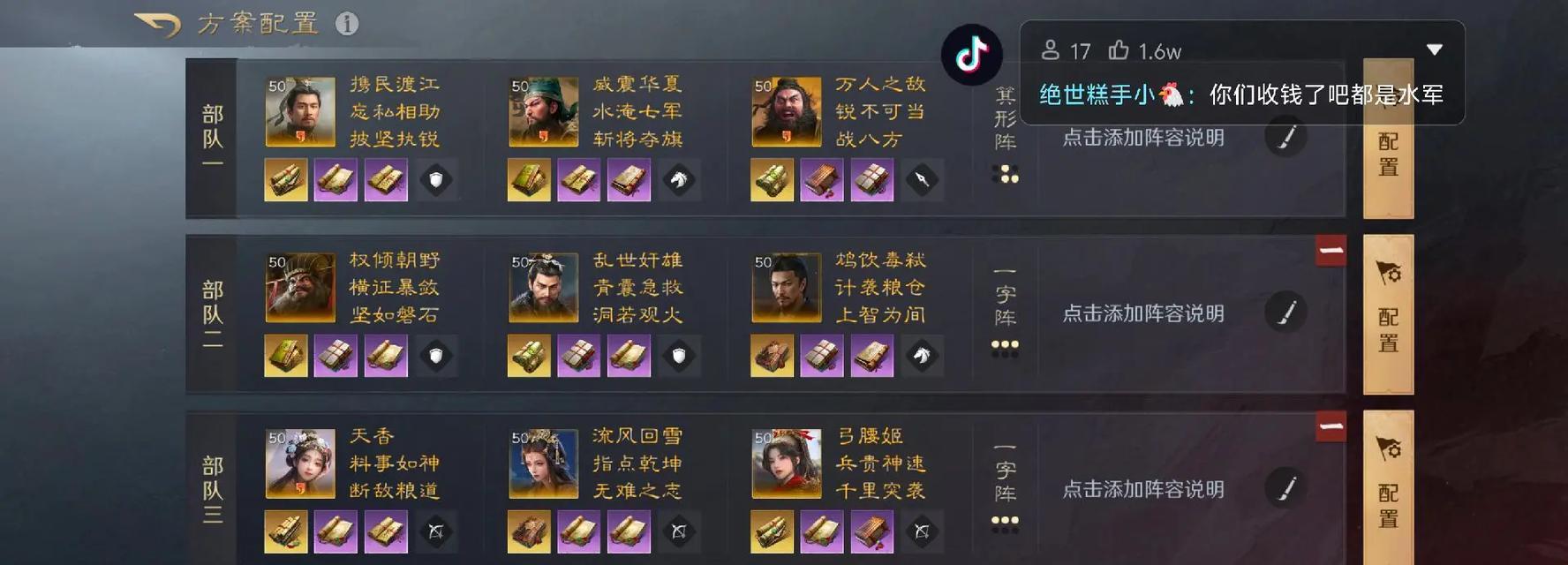
Task: Select the 万人之敌 hero portrait
Action: 786,112
